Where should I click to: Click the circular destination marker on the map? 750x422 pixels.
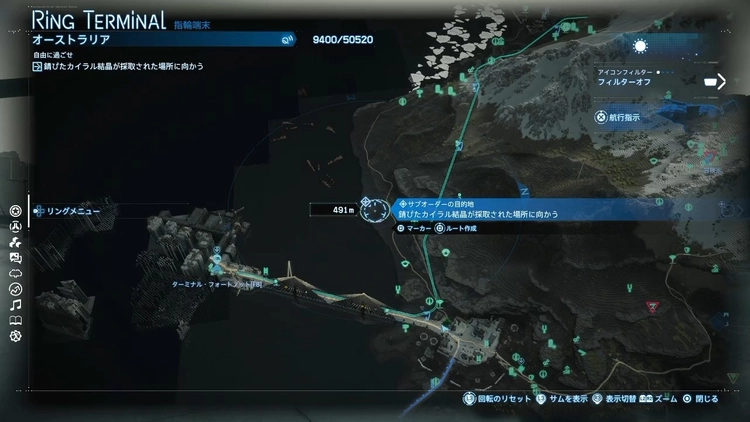(x=375, y=210)
